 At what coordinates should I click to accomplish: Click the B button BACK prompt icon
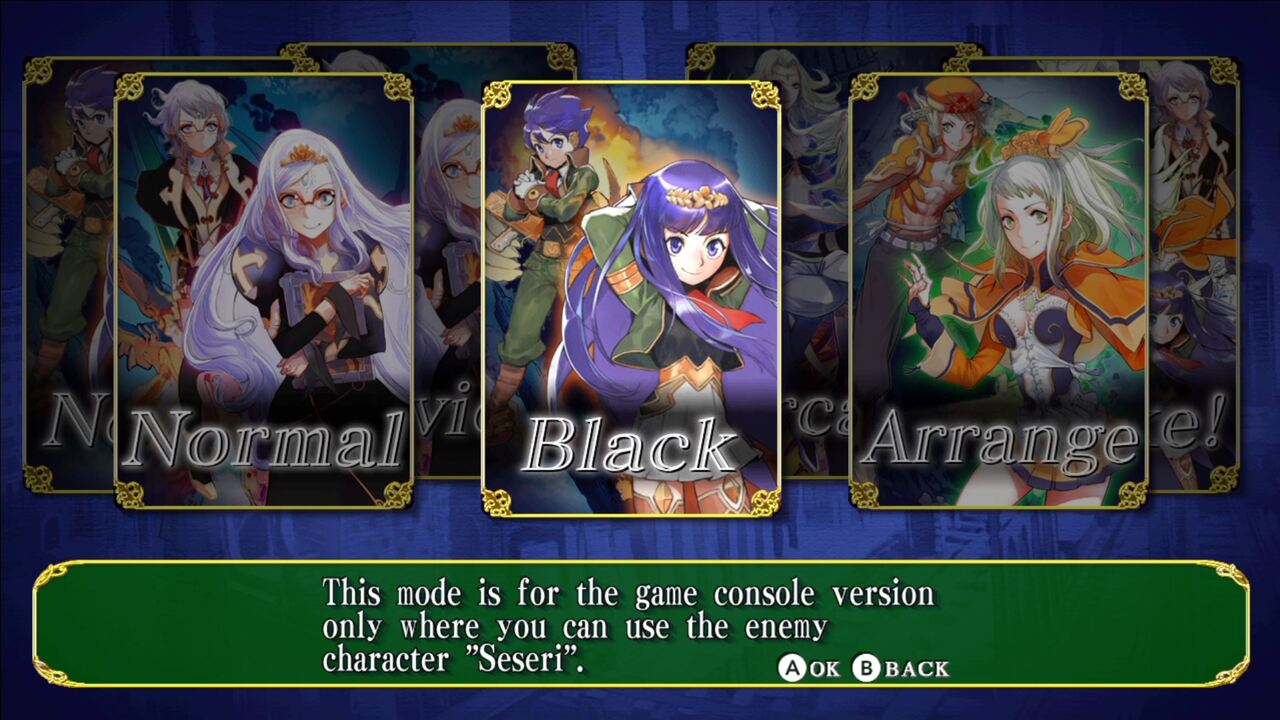[868, 667]
